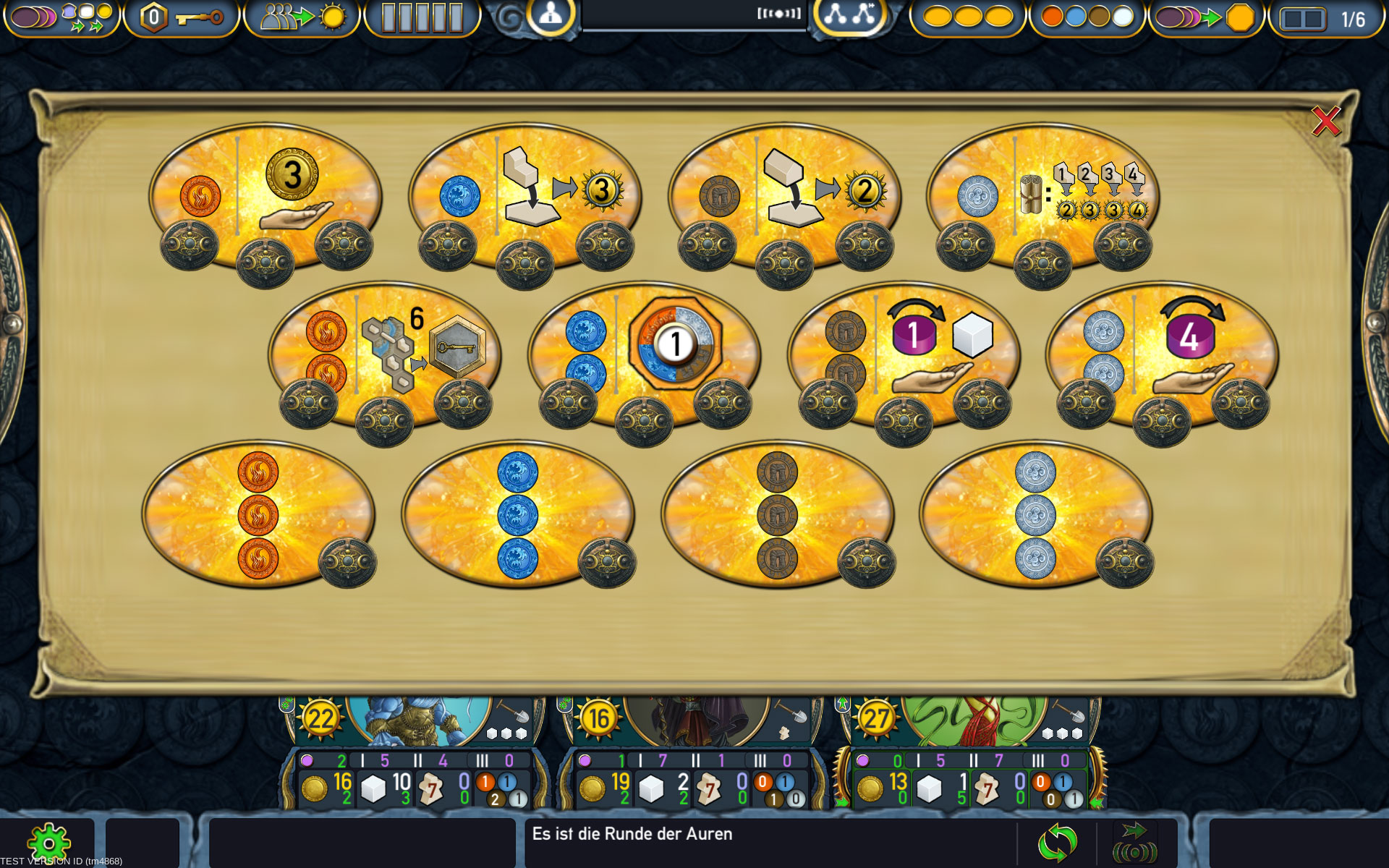Pick the two earth priests worker bonus
The width and height of the screenshot is (1389, 868).
pyautogui.click(x=904, y=354)
